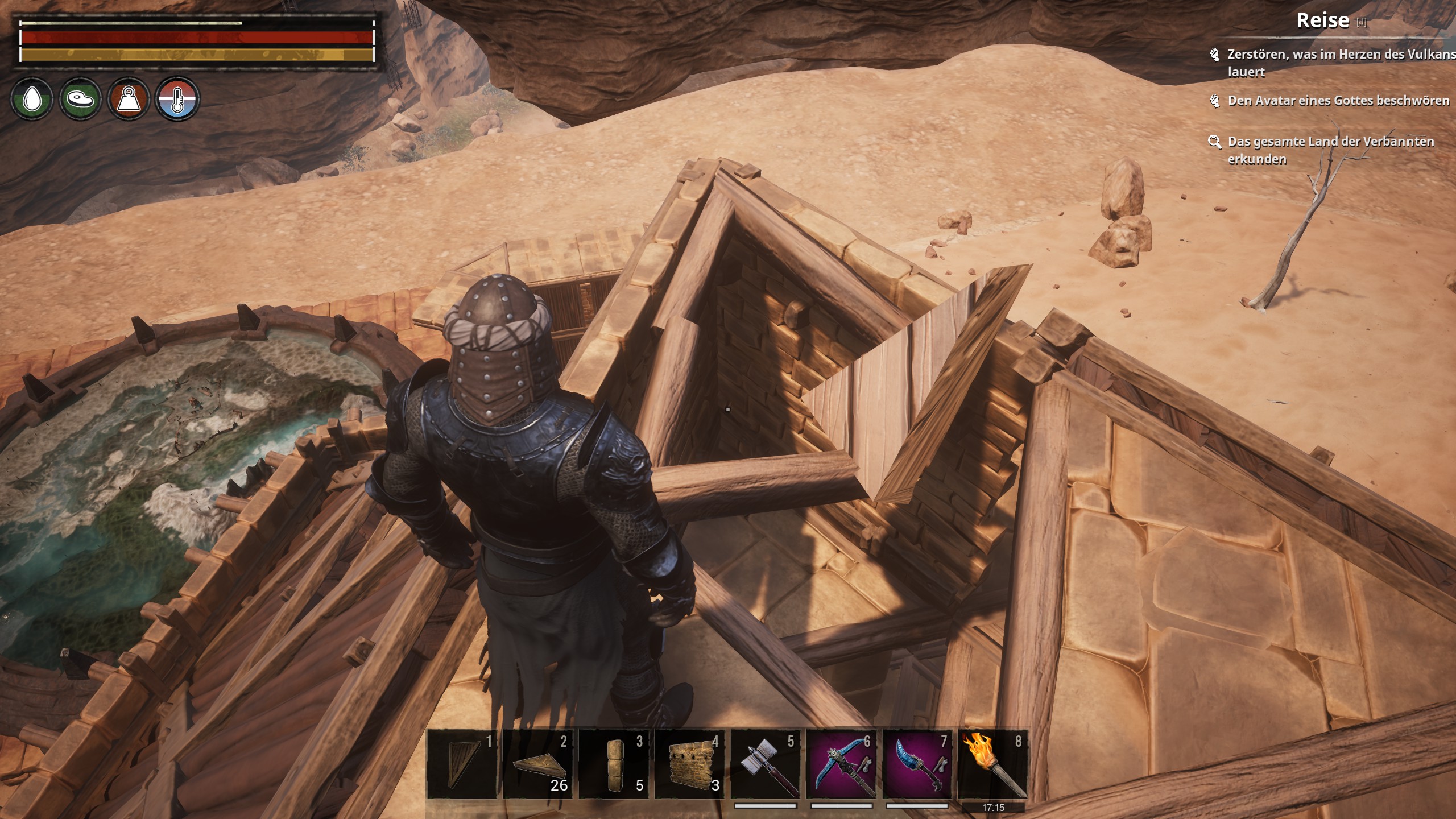The height and width of the screenshot is (819, 1456).
Task: Click the water drop thirst icon
Action: [x=32, y=100]
